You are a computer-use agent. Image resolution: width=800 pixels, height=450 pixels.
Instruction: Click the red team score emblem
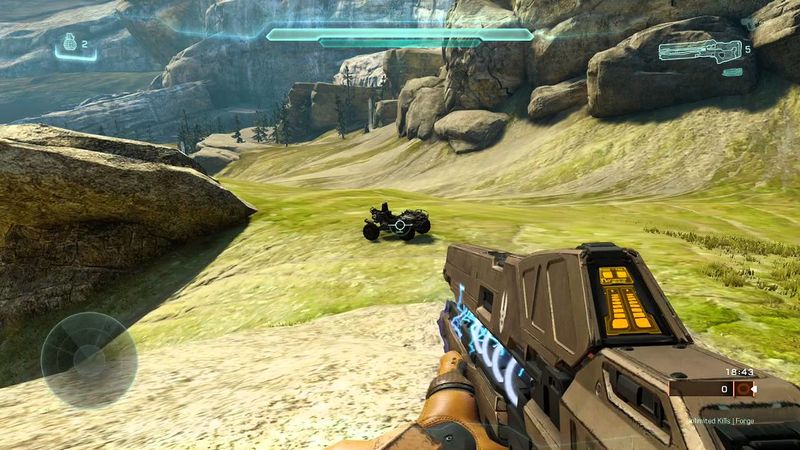click(743, 389)
